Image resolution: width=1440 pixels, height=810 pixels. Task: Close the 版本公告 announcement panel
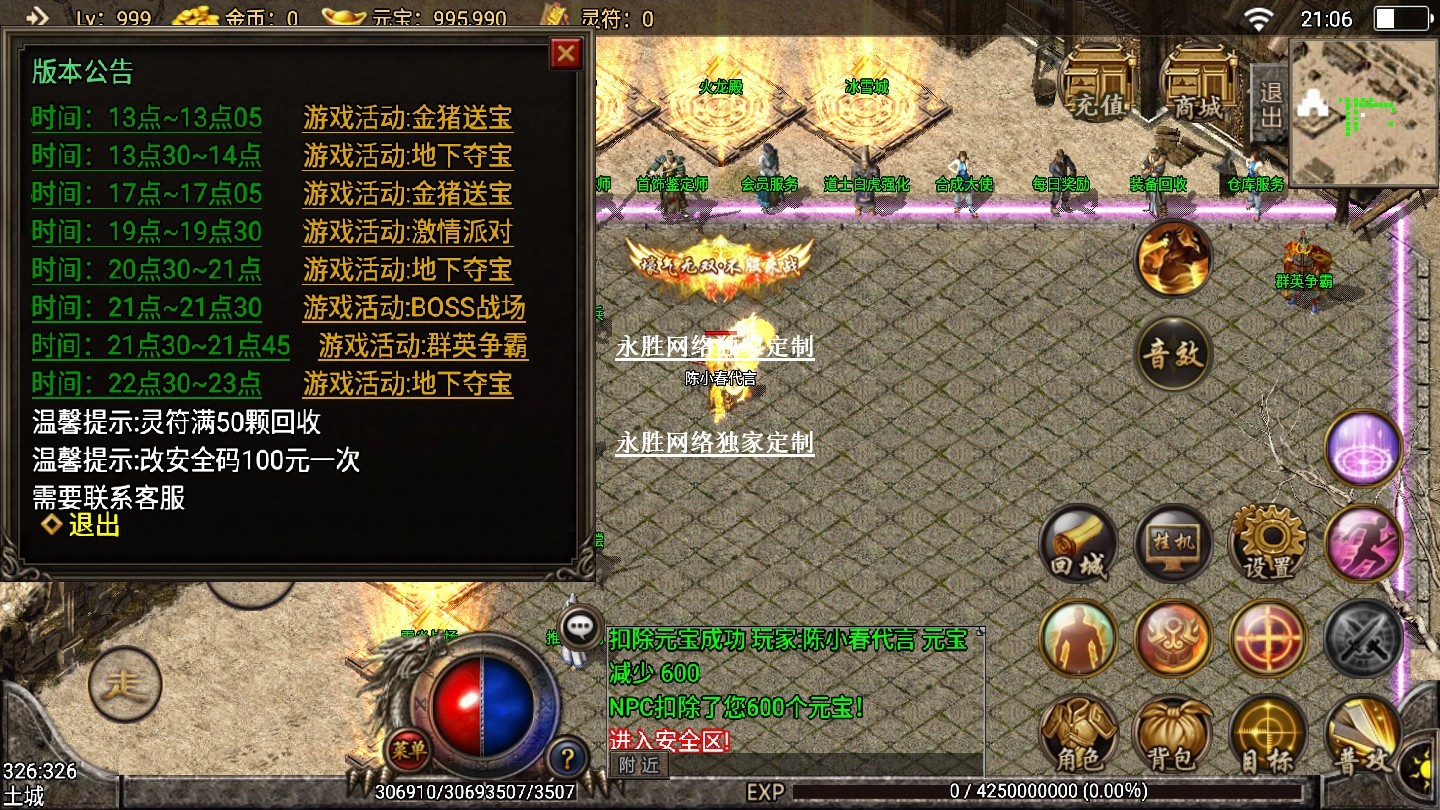(566, 53)
